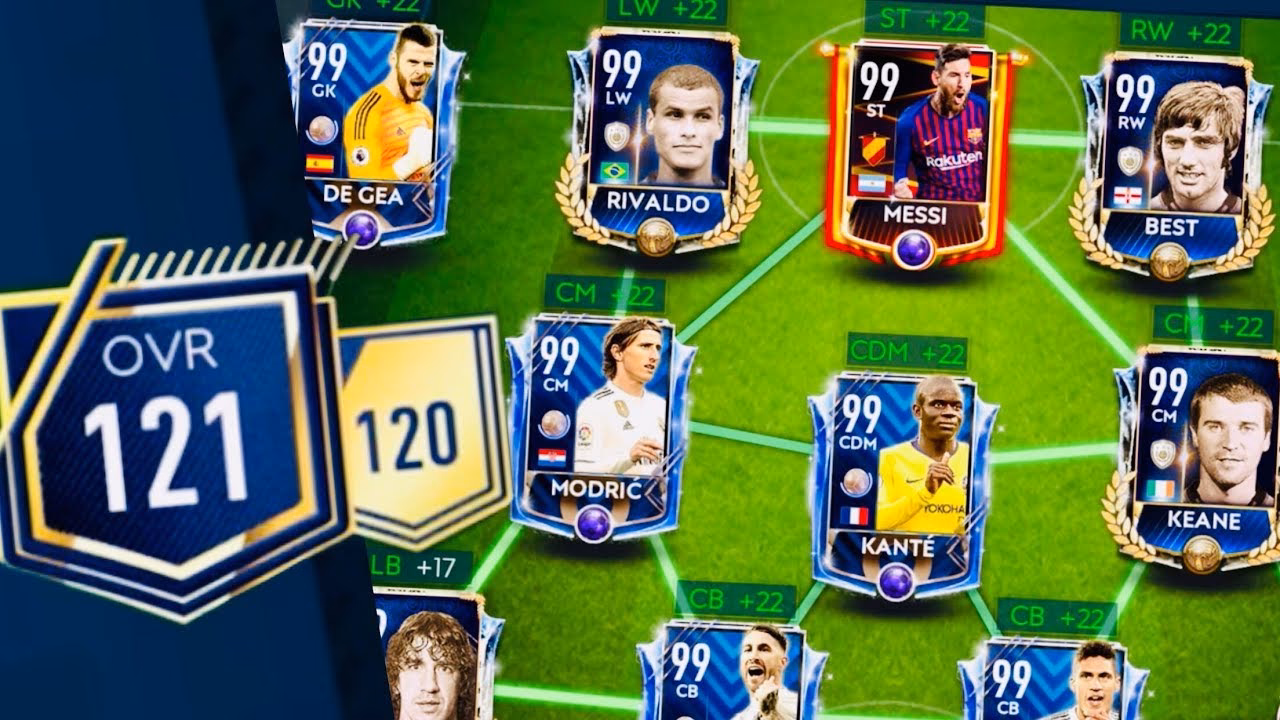This screenshot has height=720, width=1280.
Task: Click Spain flag on De Gea's card
Action: (320, 163)
